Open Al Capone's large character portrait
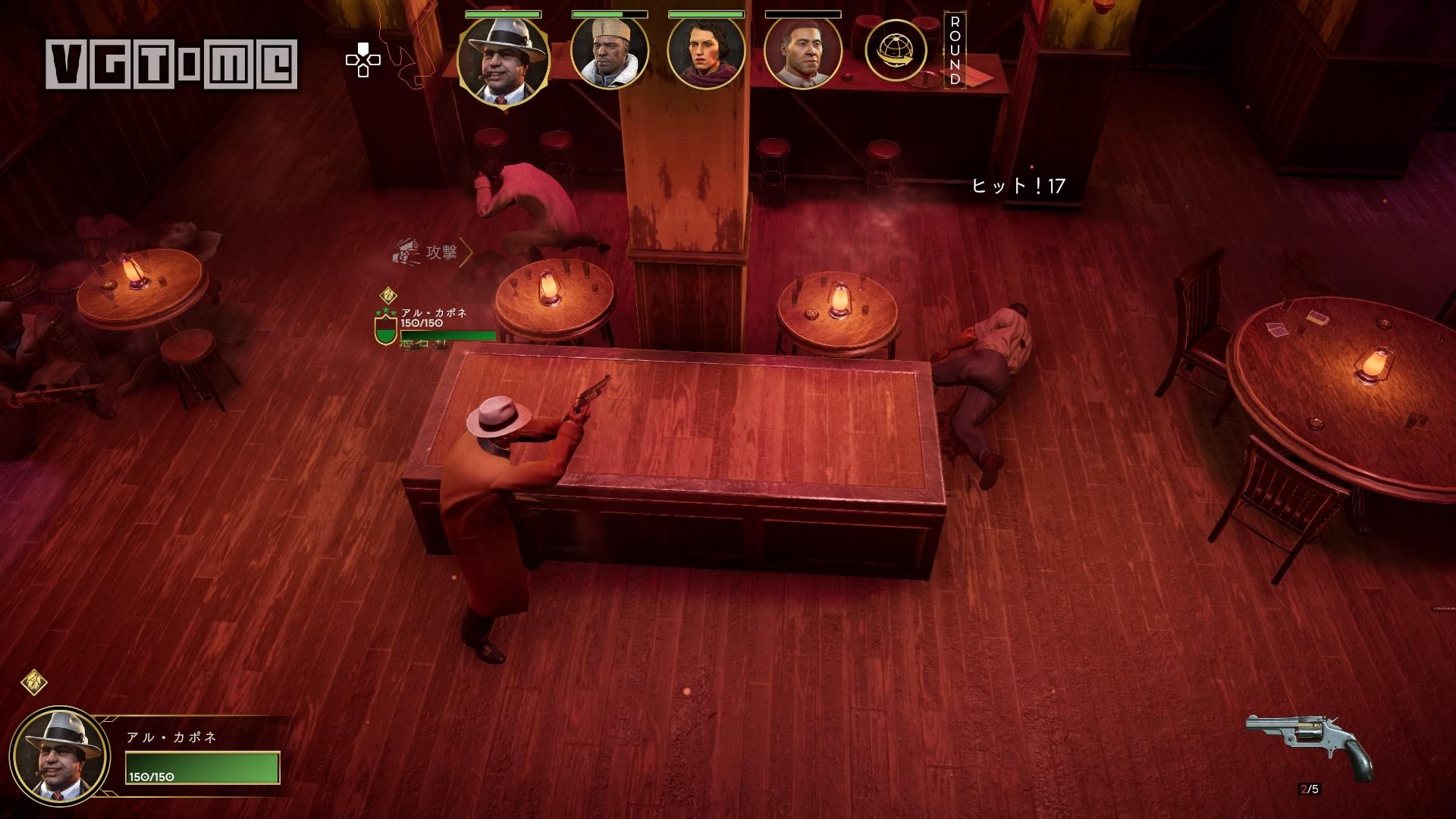The width and height of the screenshot is (1456, 819). 59,756
